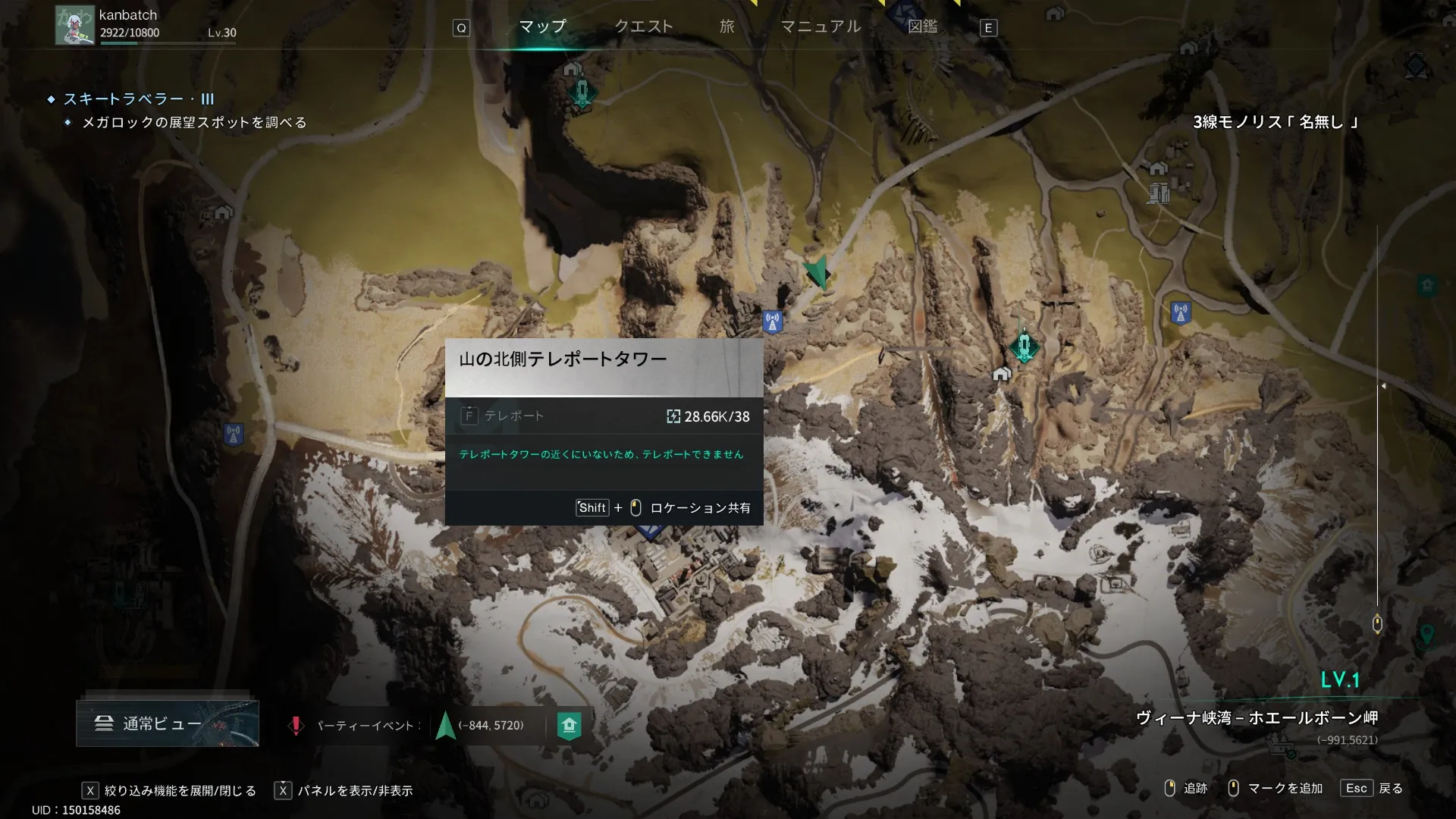Screen dimensions: 1456x819
Task: Toggle the 通常ビュー map view button
Action: click(x=168, y=723)
